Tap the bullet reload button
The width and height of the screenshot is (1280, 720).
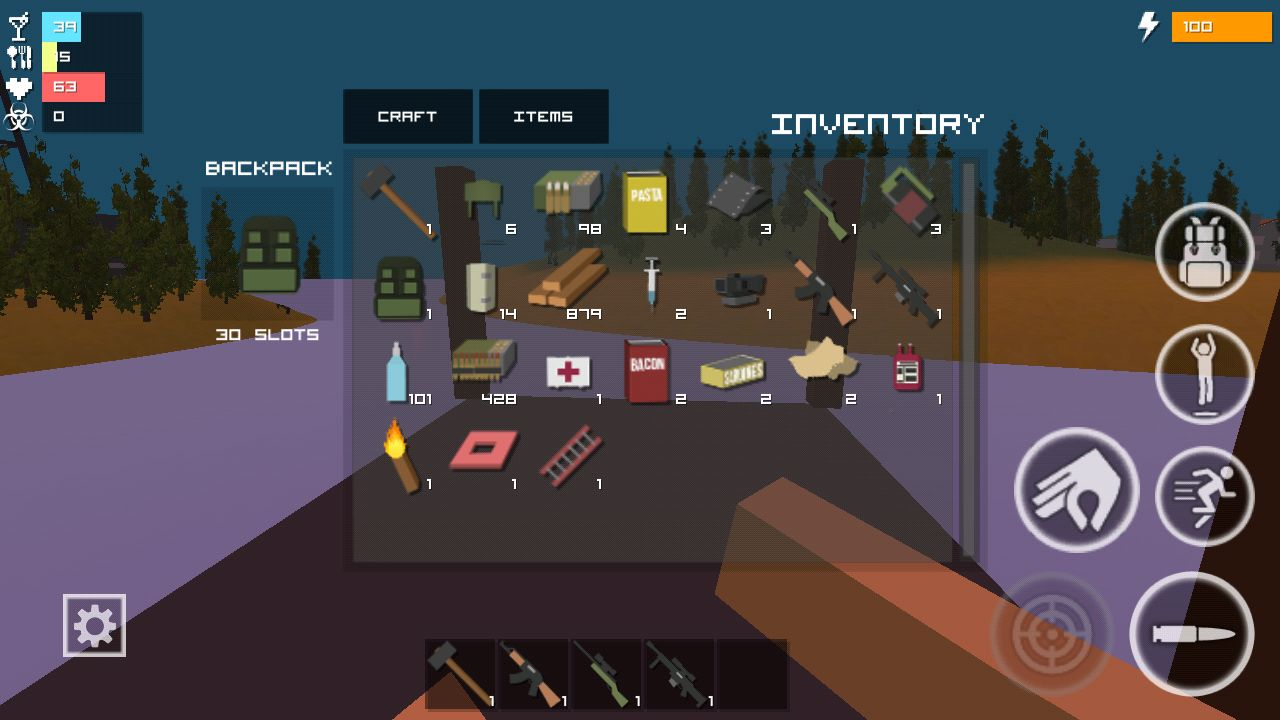pyautogui.click(x=1191, y=634)
